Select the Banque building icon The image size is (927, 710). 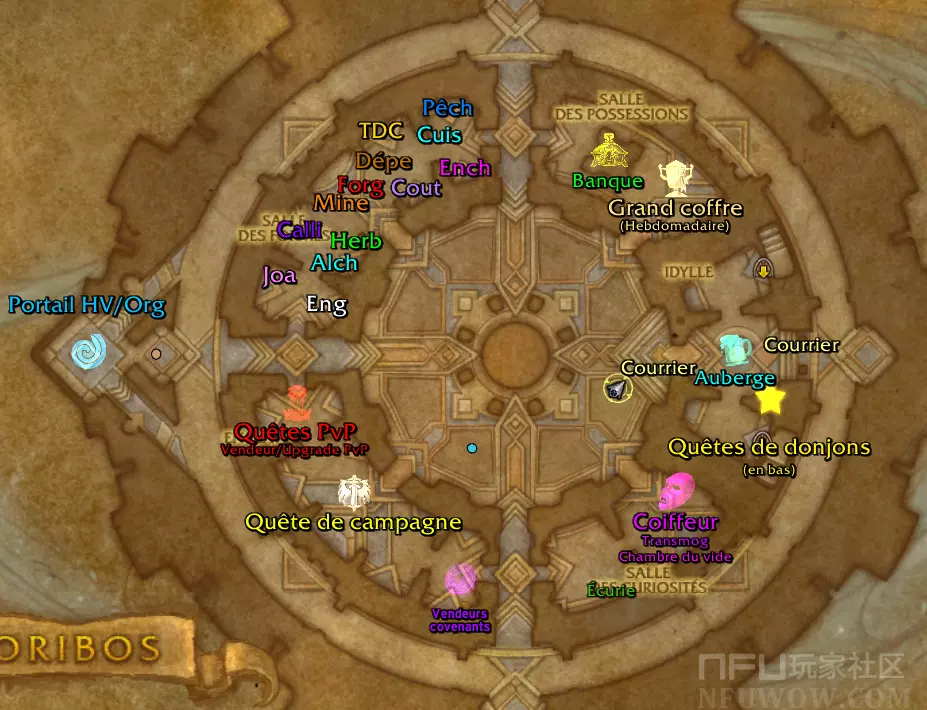tap(607, 153)
